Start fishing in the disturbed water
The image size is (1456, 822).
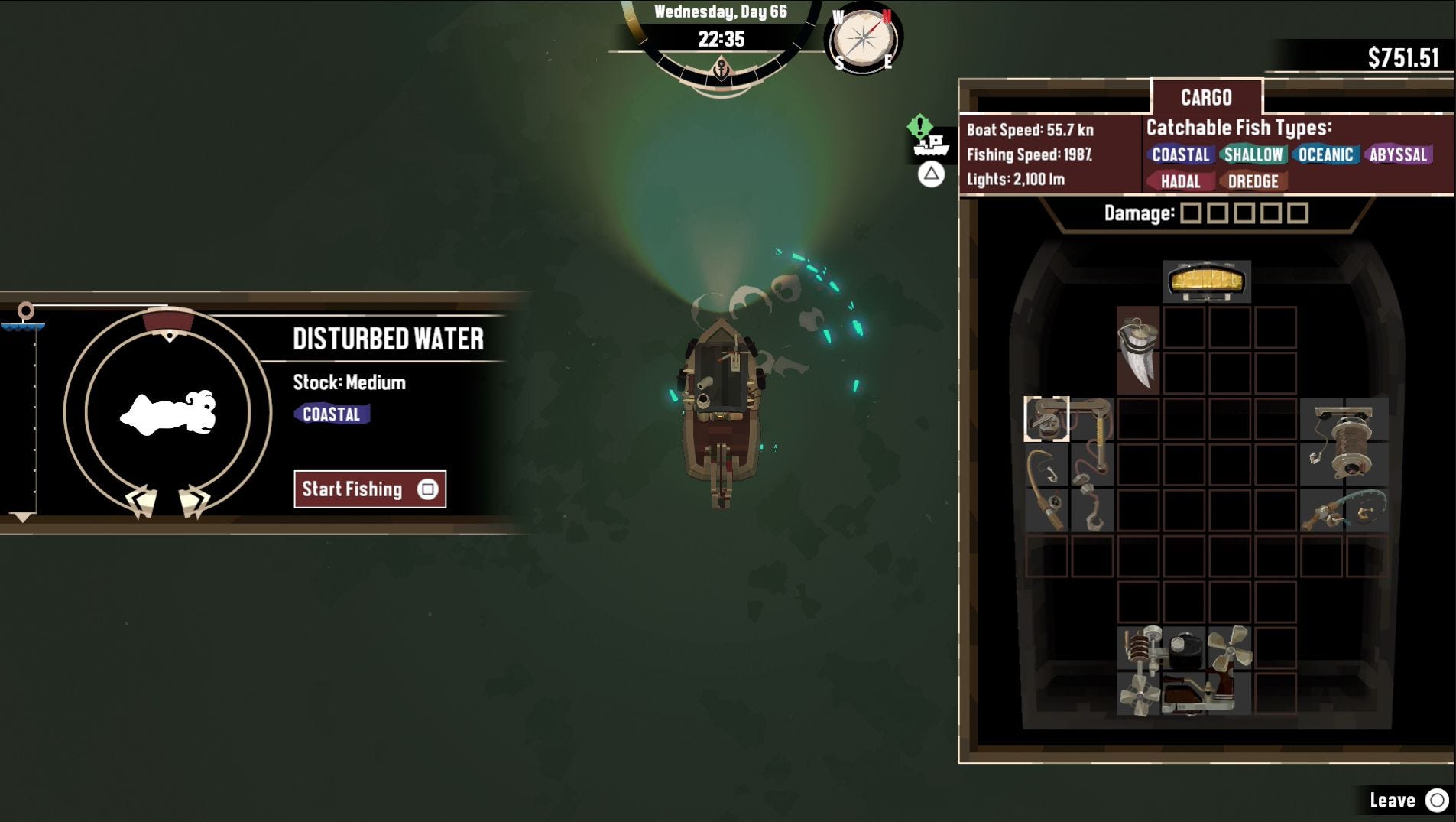370,489
